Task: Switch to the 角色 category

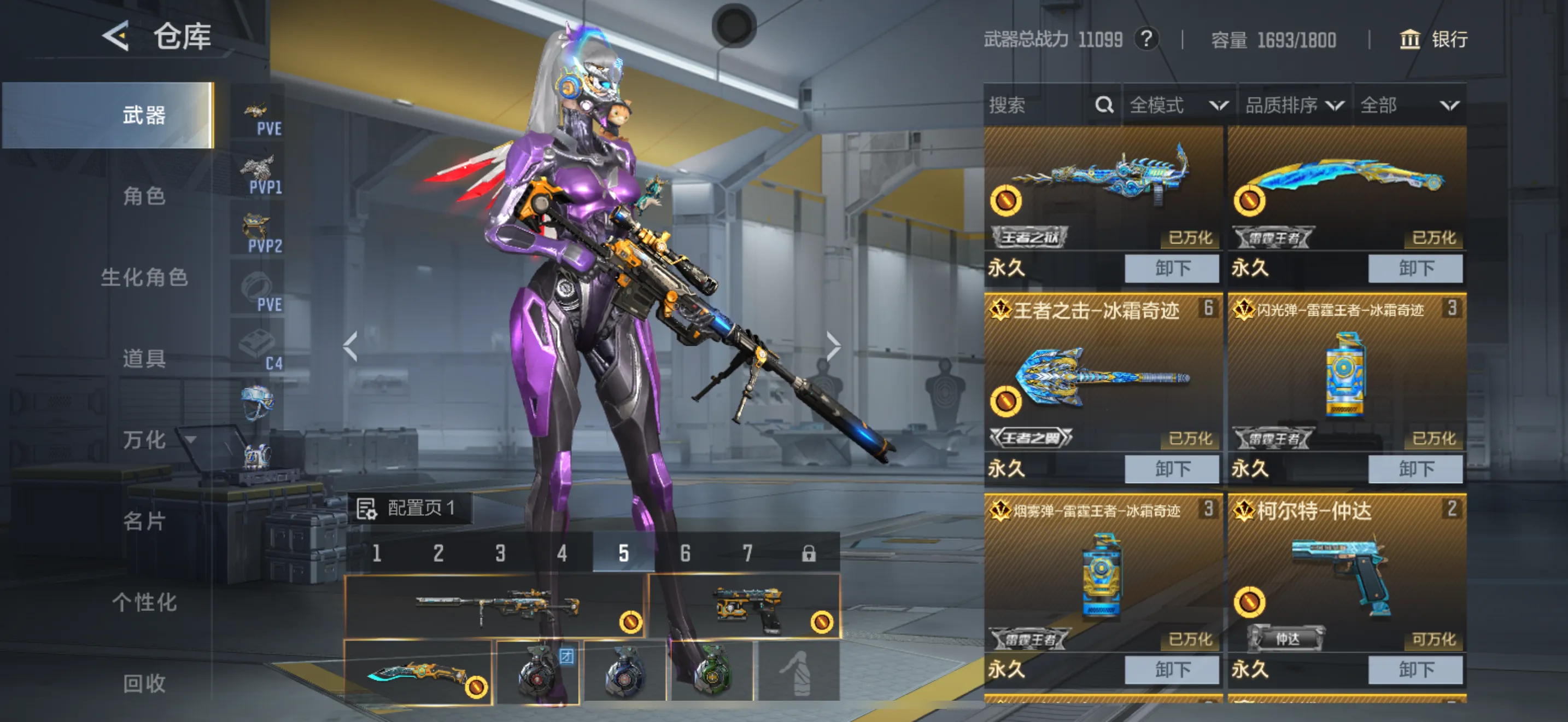Action: (144, 196)
